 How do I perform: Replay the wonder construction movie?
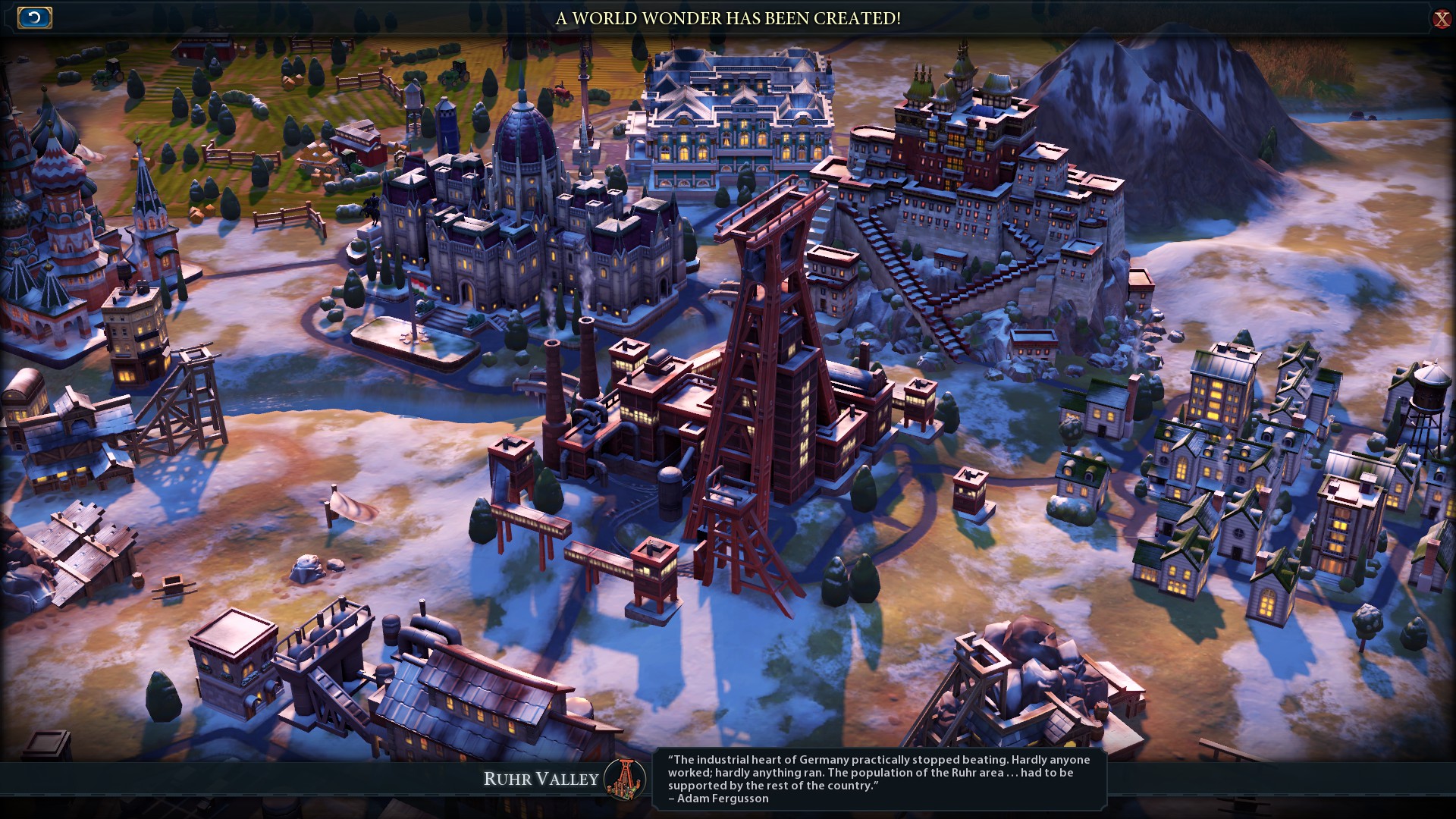[x=34, y=17]
